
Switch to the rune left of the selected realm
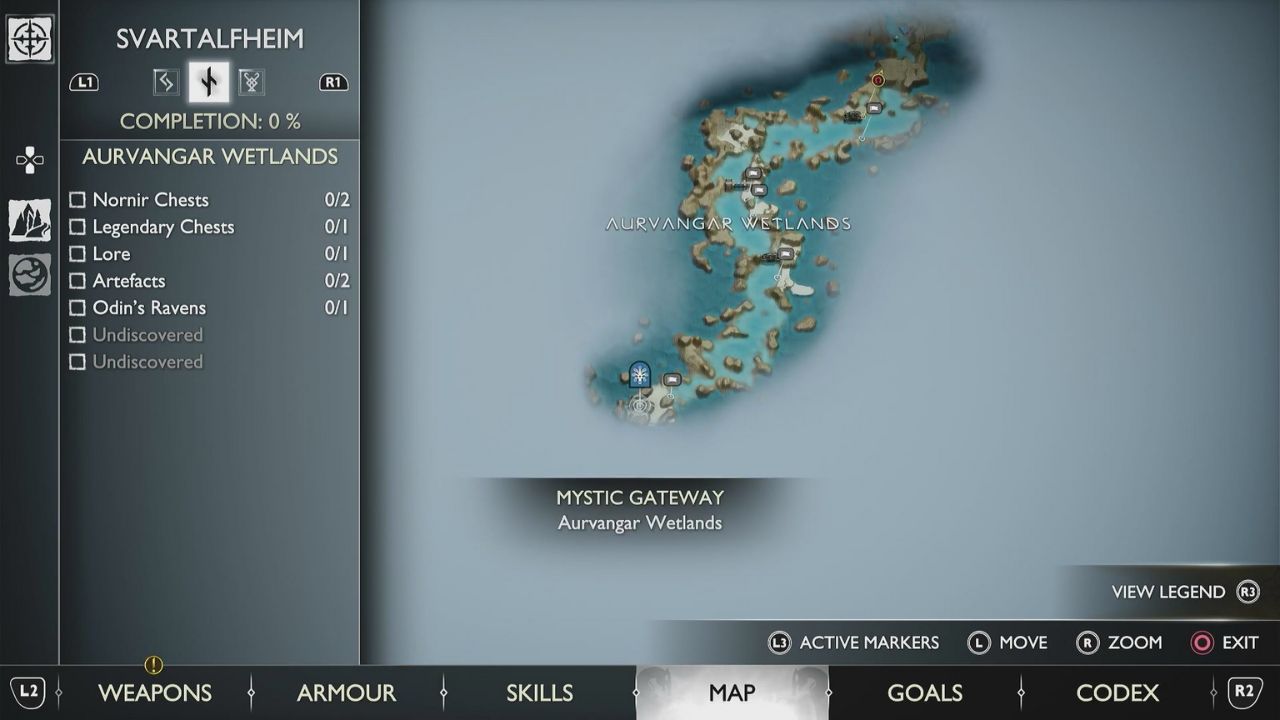click(165, 81)
